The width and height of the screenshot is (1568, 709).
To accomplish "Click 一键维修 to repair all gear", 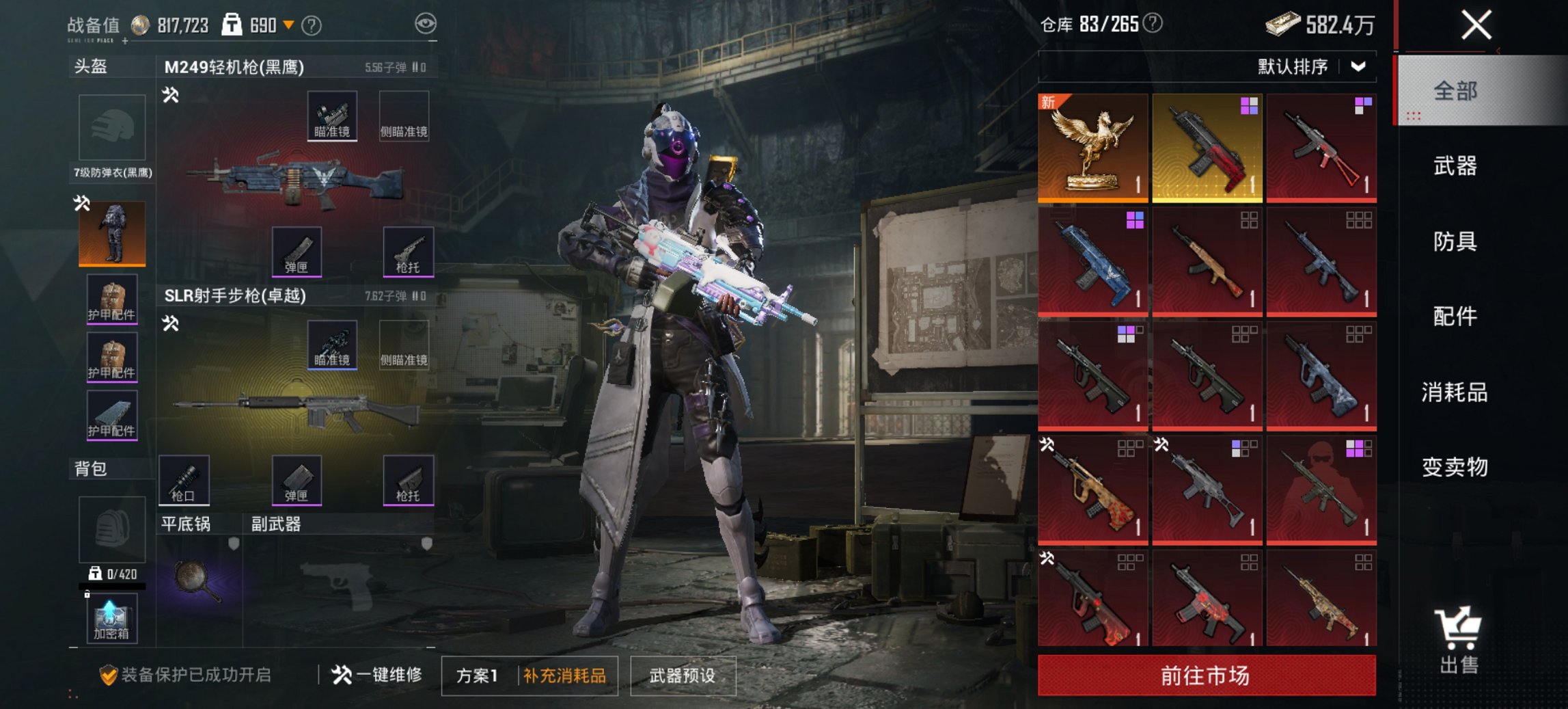I will 377,675.
